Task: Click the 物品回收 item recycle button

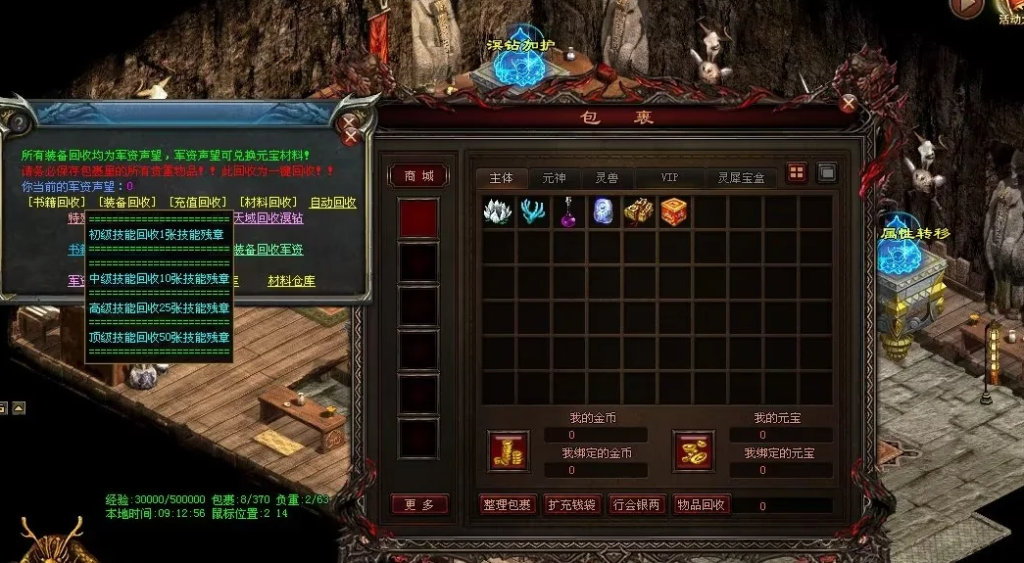Action: [702, 505]
